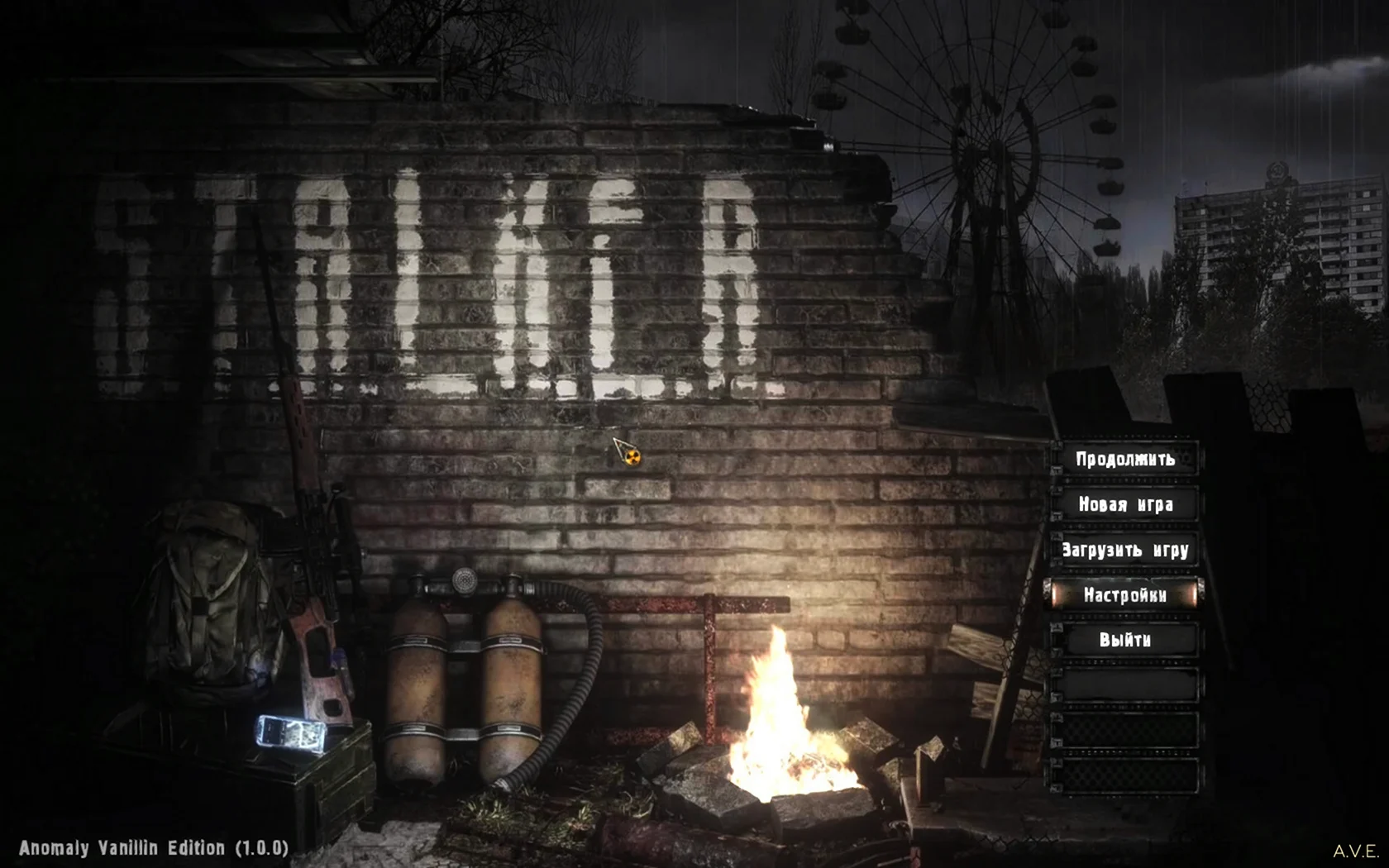Continue the game via Продолжить
This screenshot has height=868, width=1389.
pyautogui.click(x=1125, y=459)
